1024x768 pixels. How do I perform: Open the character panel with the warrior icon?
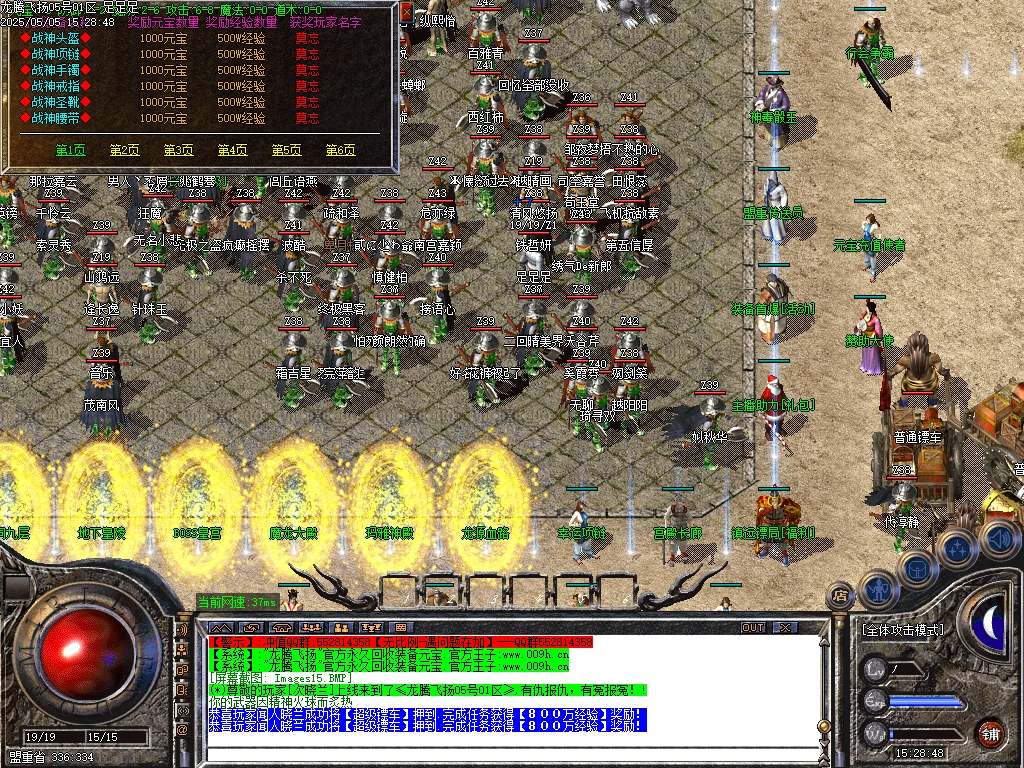(x=878, y=589)
